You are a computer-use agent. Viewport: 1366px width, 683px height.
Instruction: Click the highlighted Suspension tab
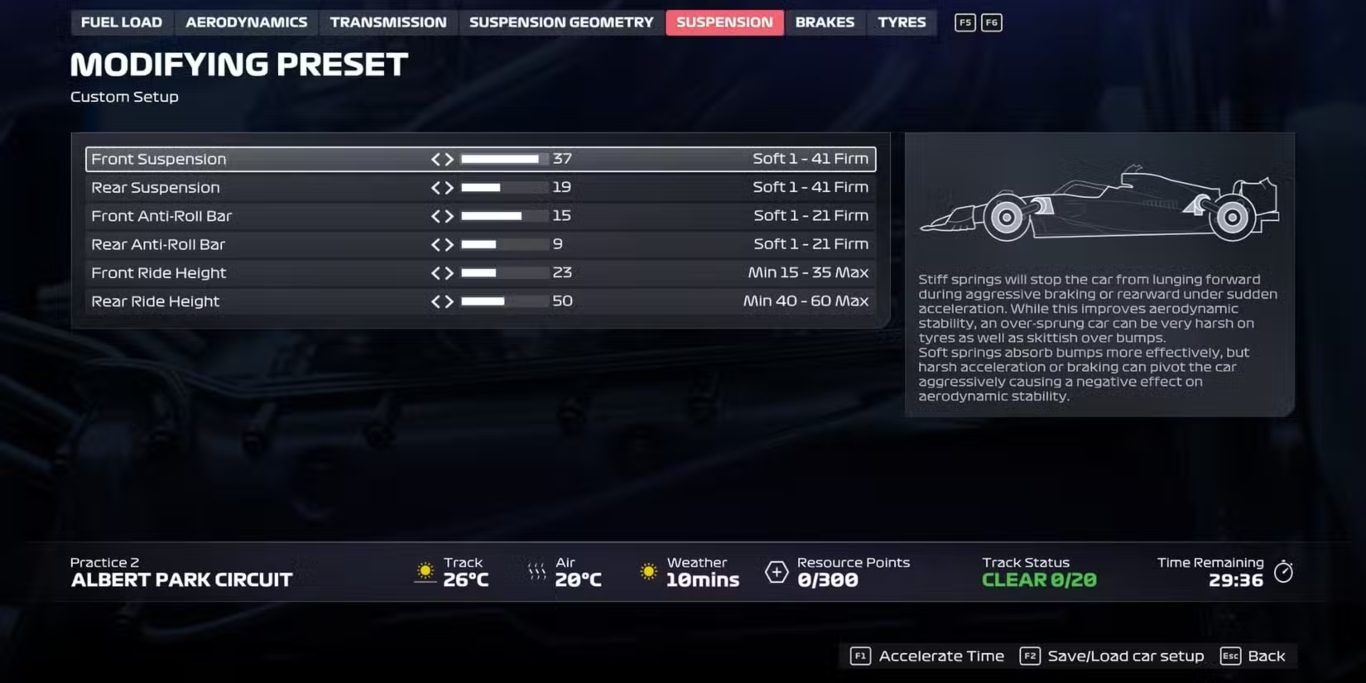click(x=724, y=22)
